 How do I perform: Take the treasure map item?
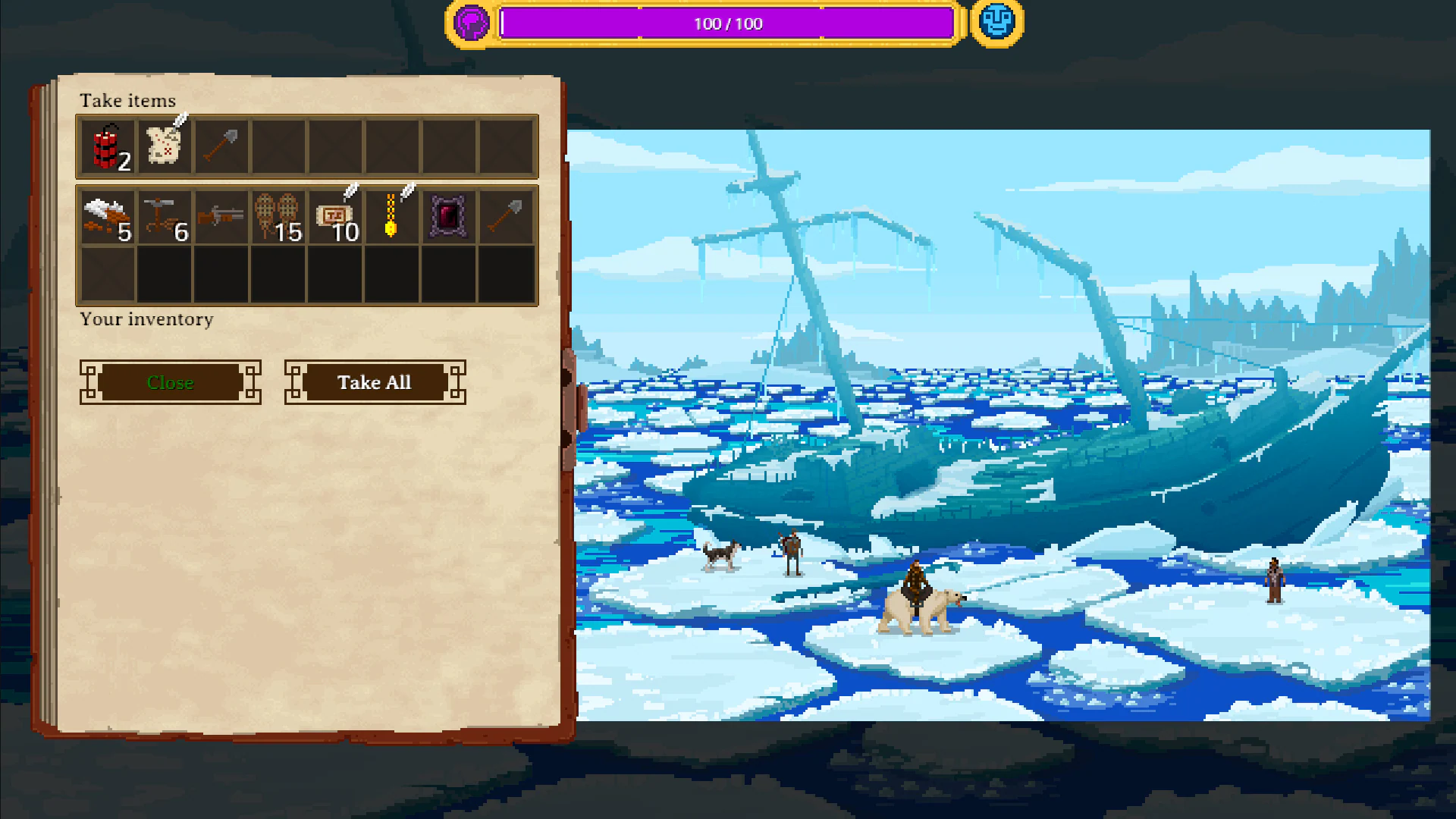(165, 146)
